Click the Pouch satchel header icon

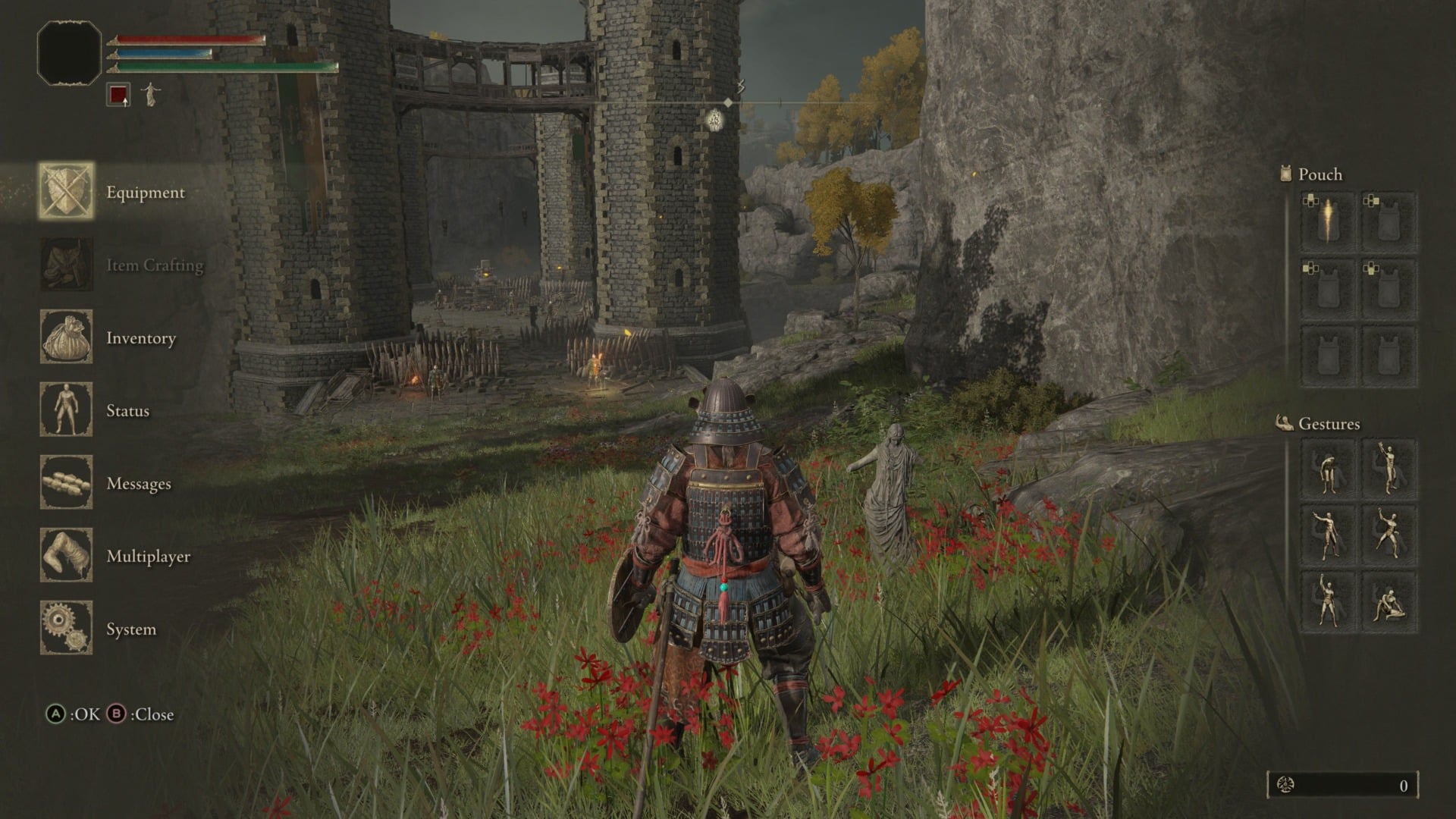pyautogui.click(x=1285, y=174)
